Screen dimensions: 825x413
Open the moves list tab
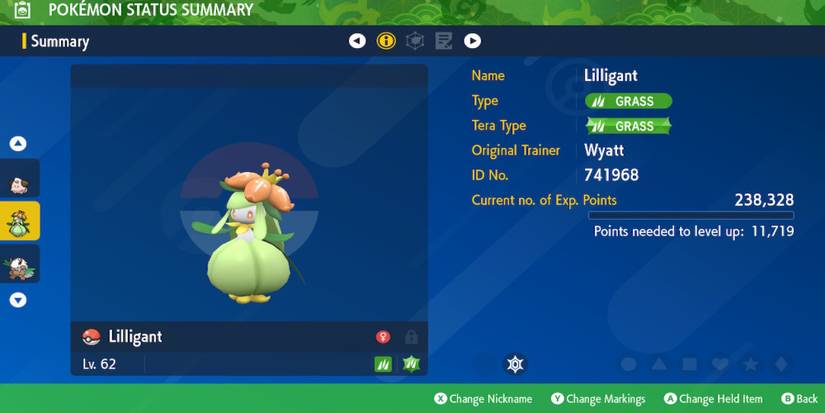click(443, 41)
